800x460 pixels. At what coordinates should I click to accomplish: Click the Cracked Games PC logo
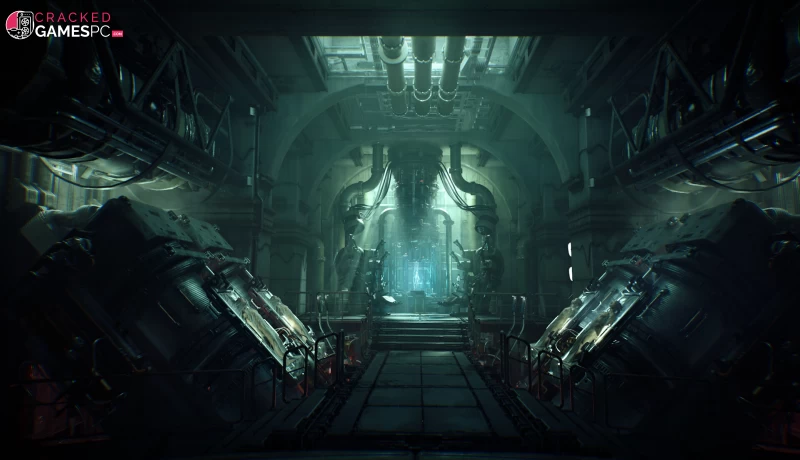[62, 25]
